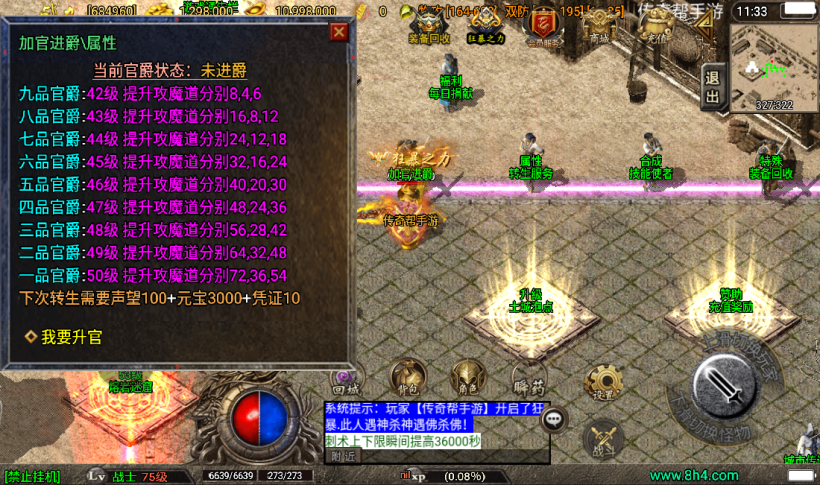Open the 角色 character sheet
This screenshot has height=485, width=820.
click(465, 377)
